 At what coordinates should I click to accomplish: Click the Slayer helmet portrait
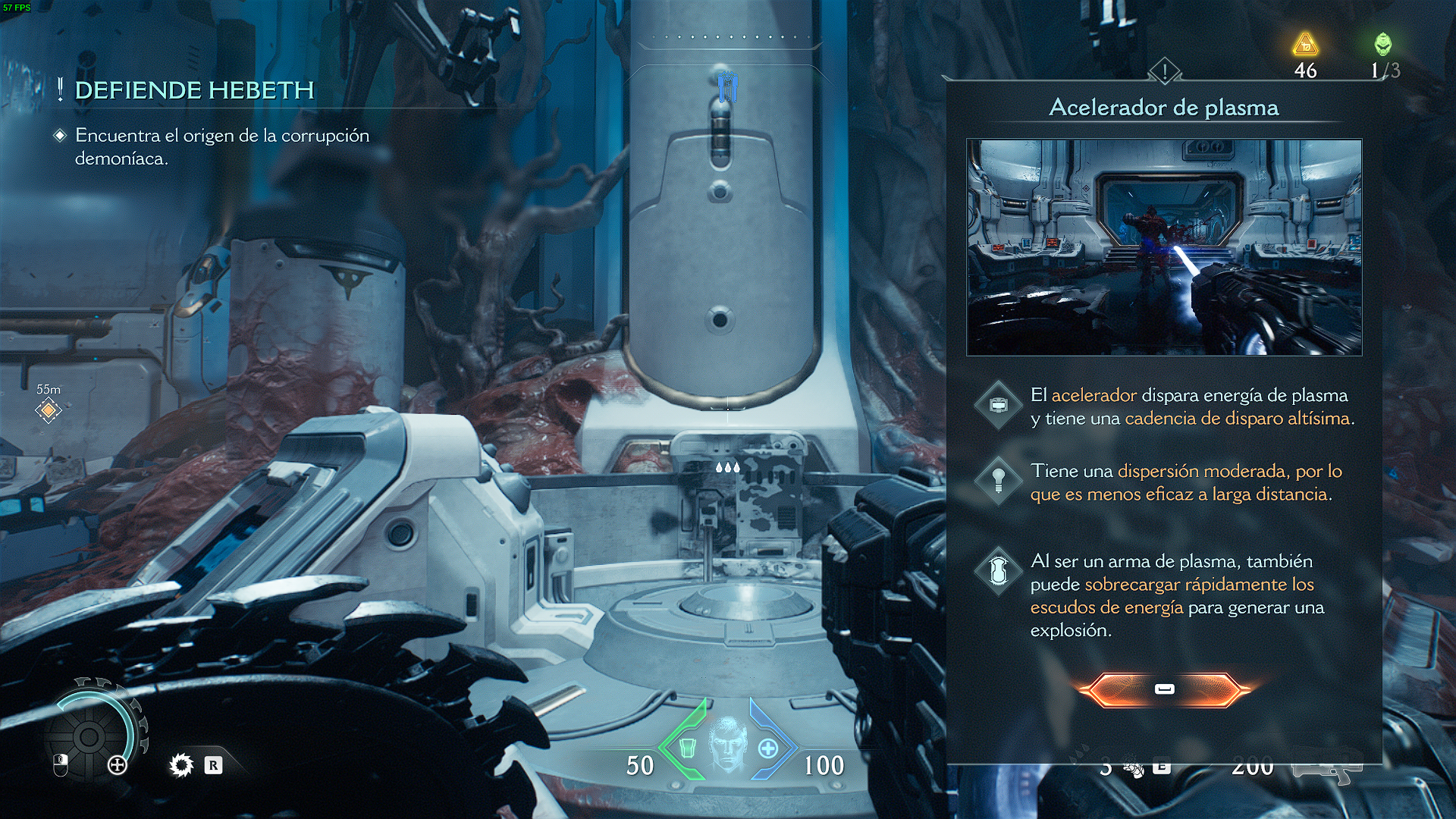(727, 745)
